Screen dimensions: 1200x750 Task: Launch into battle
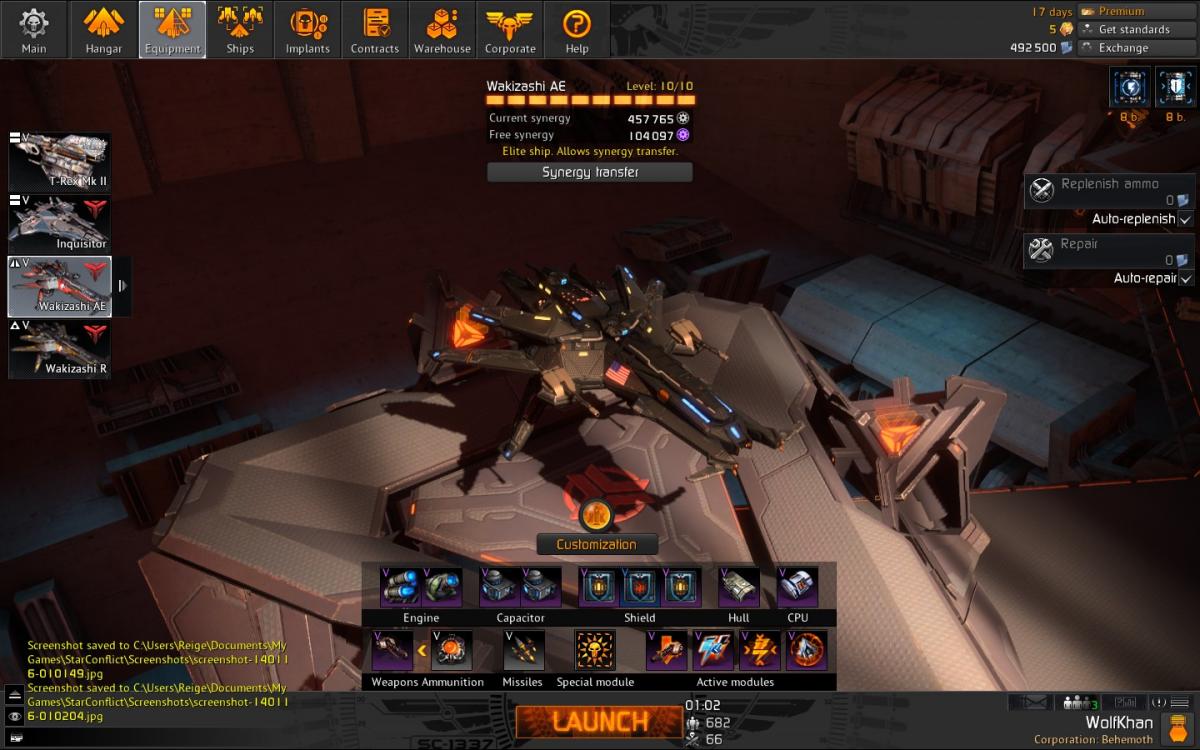(x=599, y=720)
